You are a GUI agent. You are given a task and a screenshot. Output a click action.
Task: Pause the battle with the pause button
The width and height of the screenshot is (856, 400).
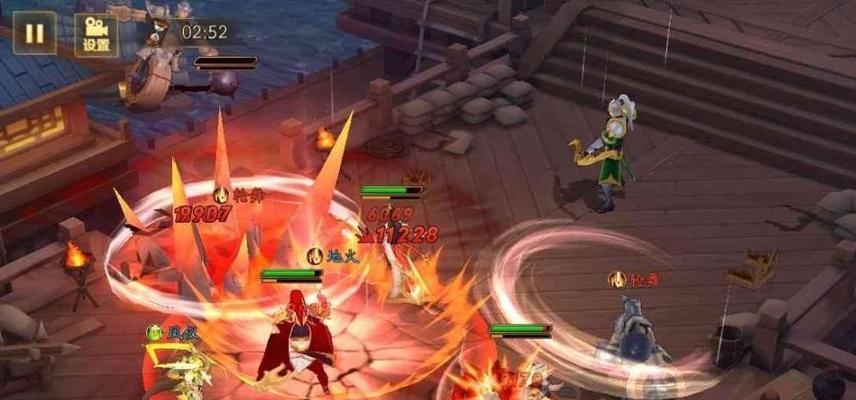point(34,33)
